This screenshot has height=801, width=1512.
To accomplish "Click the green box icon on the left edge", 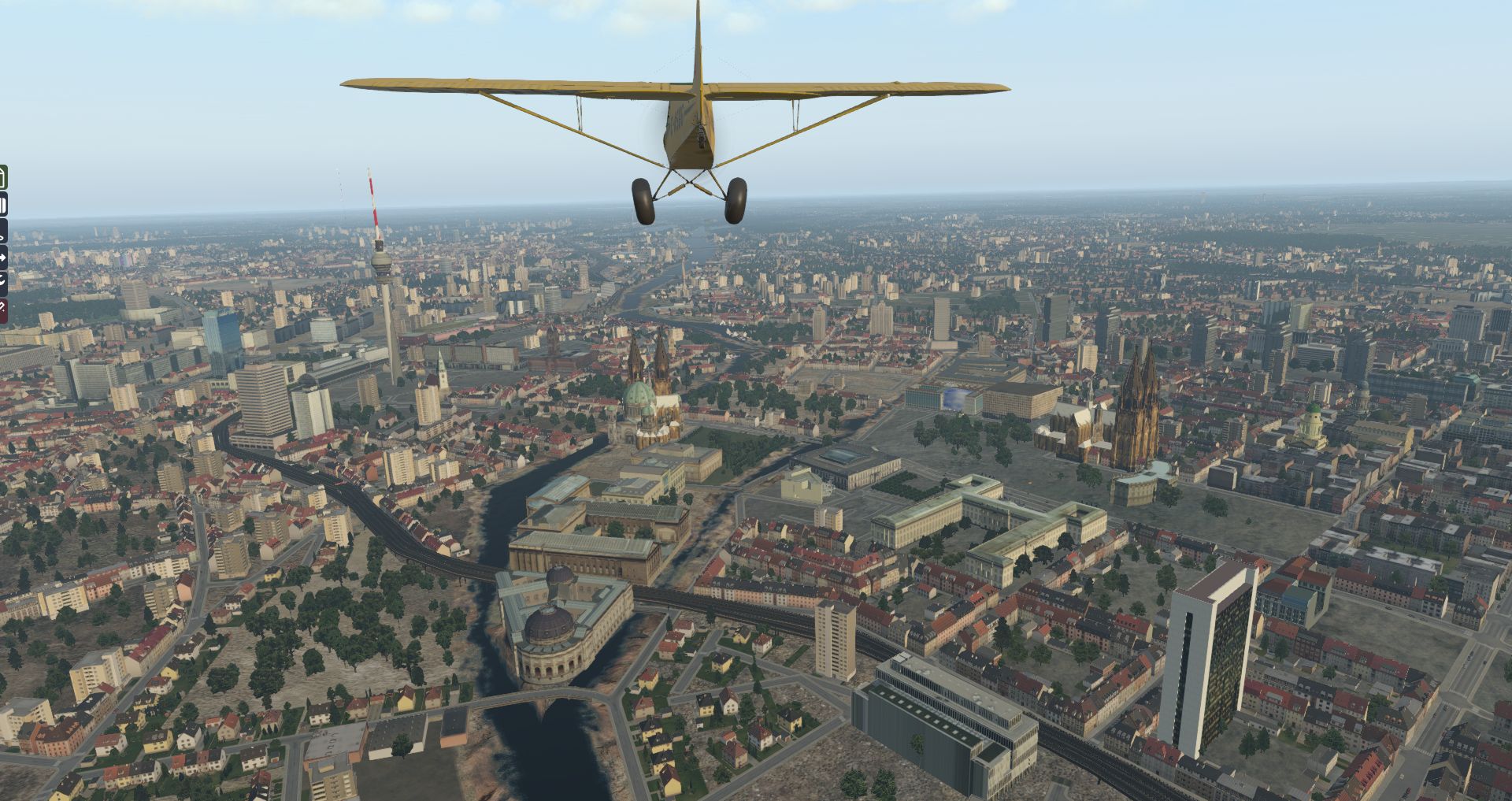I will (3, 178).
